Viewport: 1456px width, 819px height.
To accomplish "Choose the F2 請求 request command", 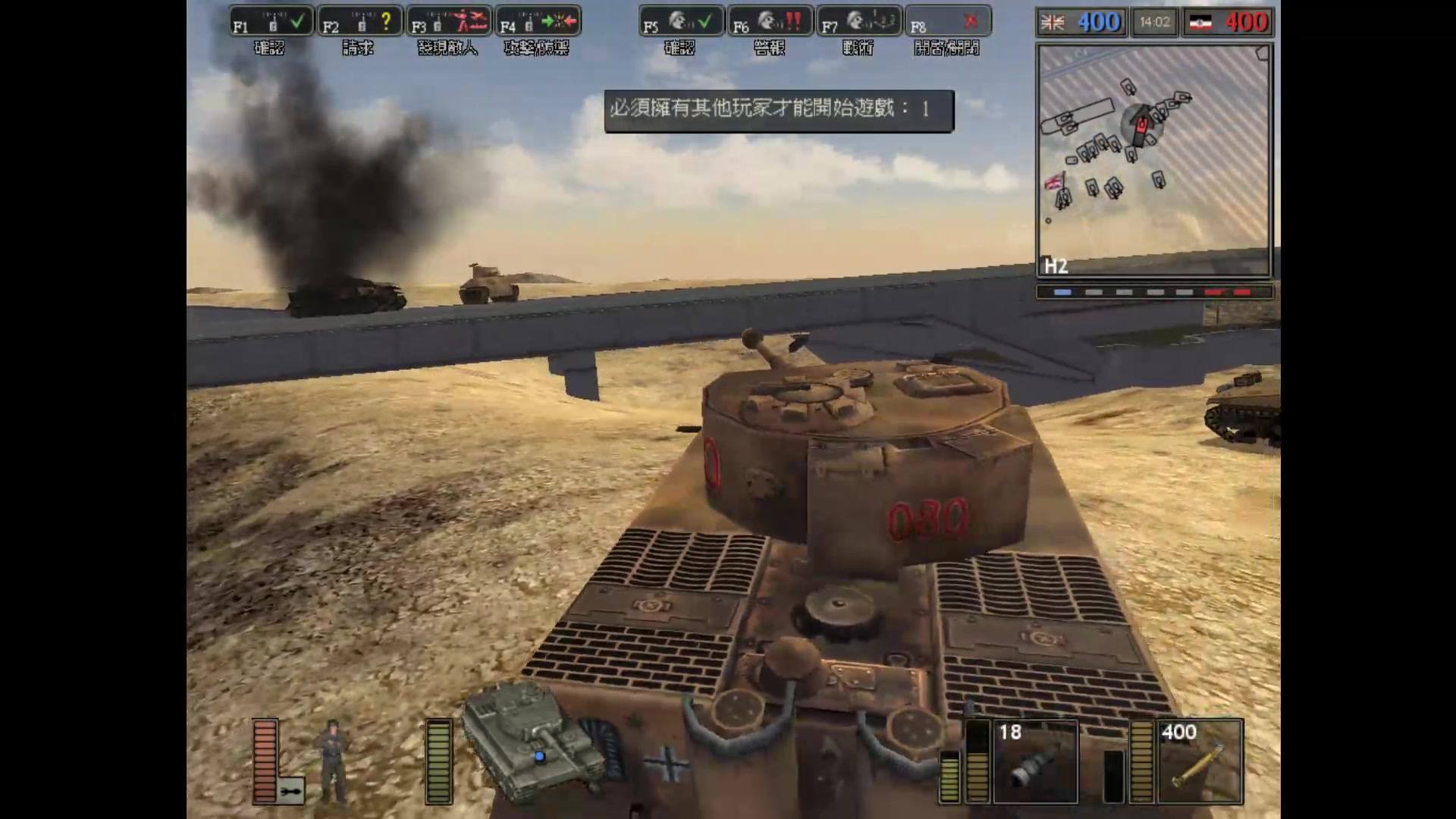I will pos(359,23).
